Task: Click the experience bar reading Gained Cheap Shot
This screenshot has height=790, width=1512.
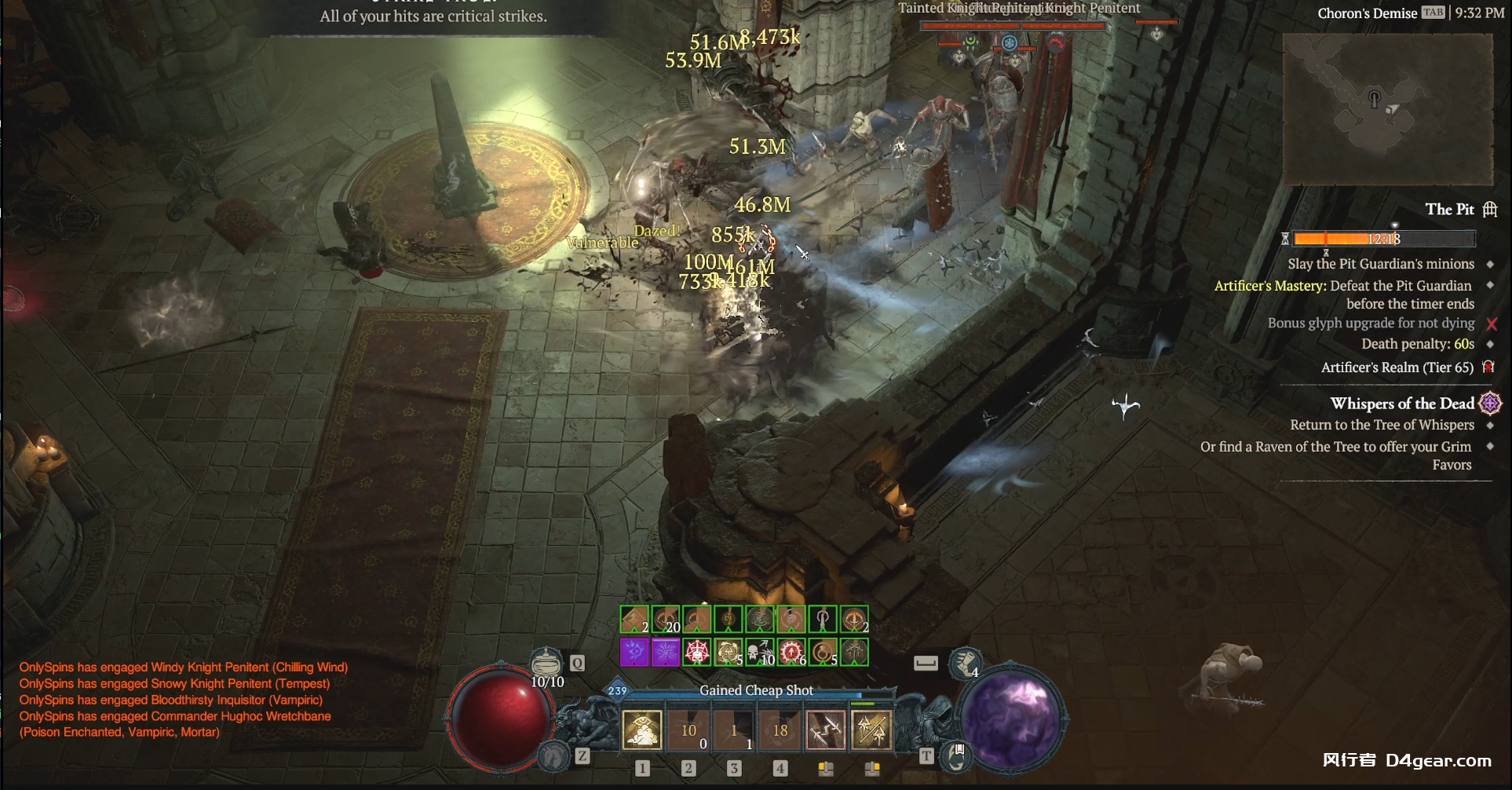Action: (x=756, y=691)
